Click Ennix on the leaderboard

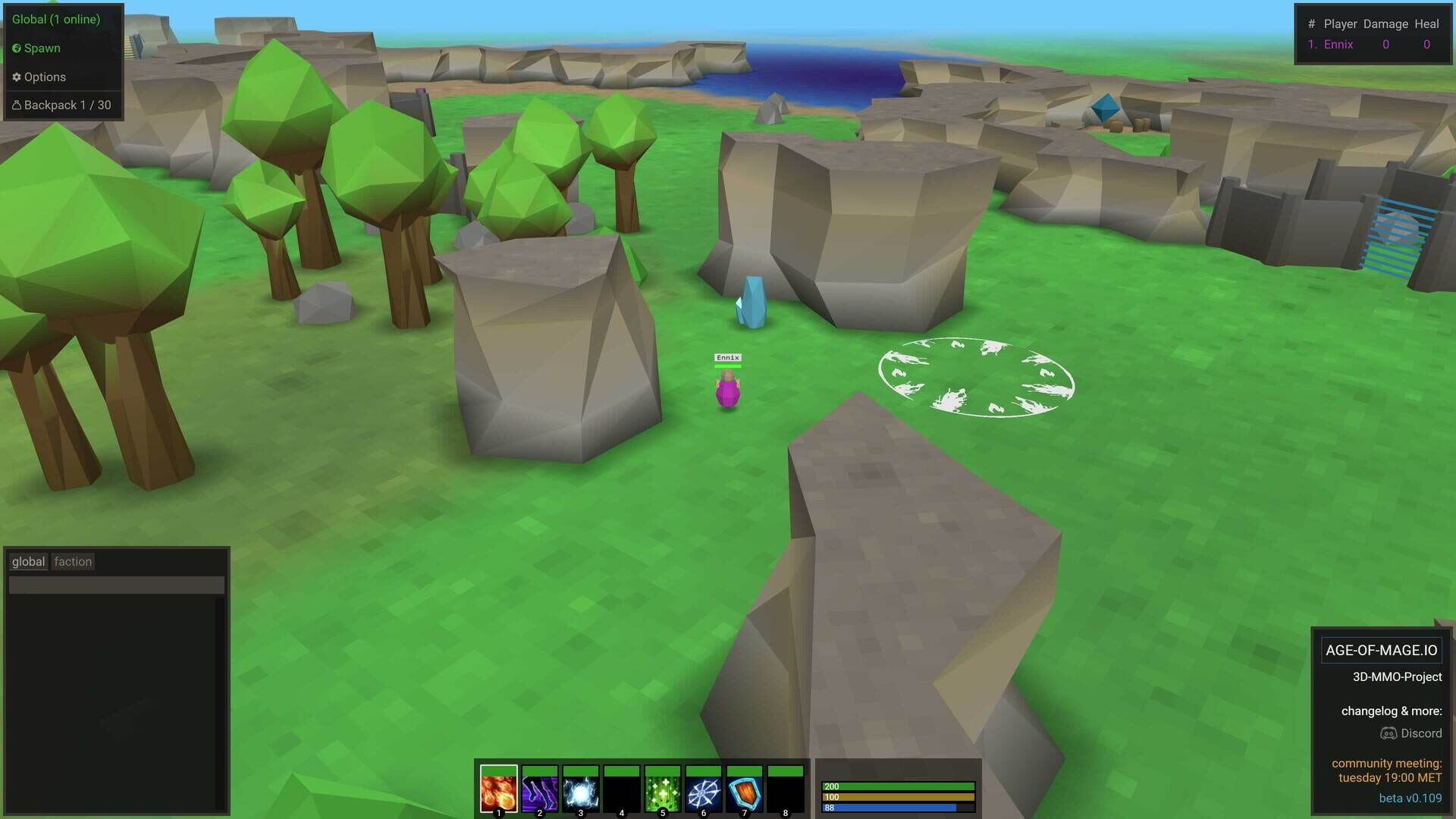(x=1340, y=44)
